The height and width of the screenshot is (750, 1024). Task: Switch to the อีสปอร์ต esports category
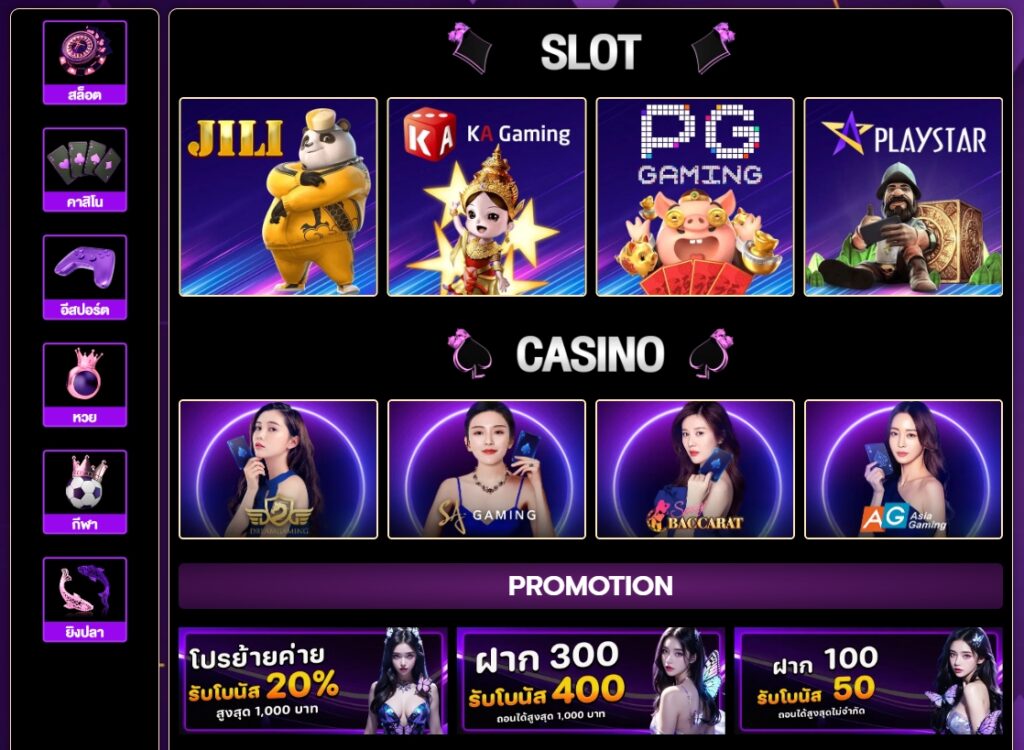point(85,277)
